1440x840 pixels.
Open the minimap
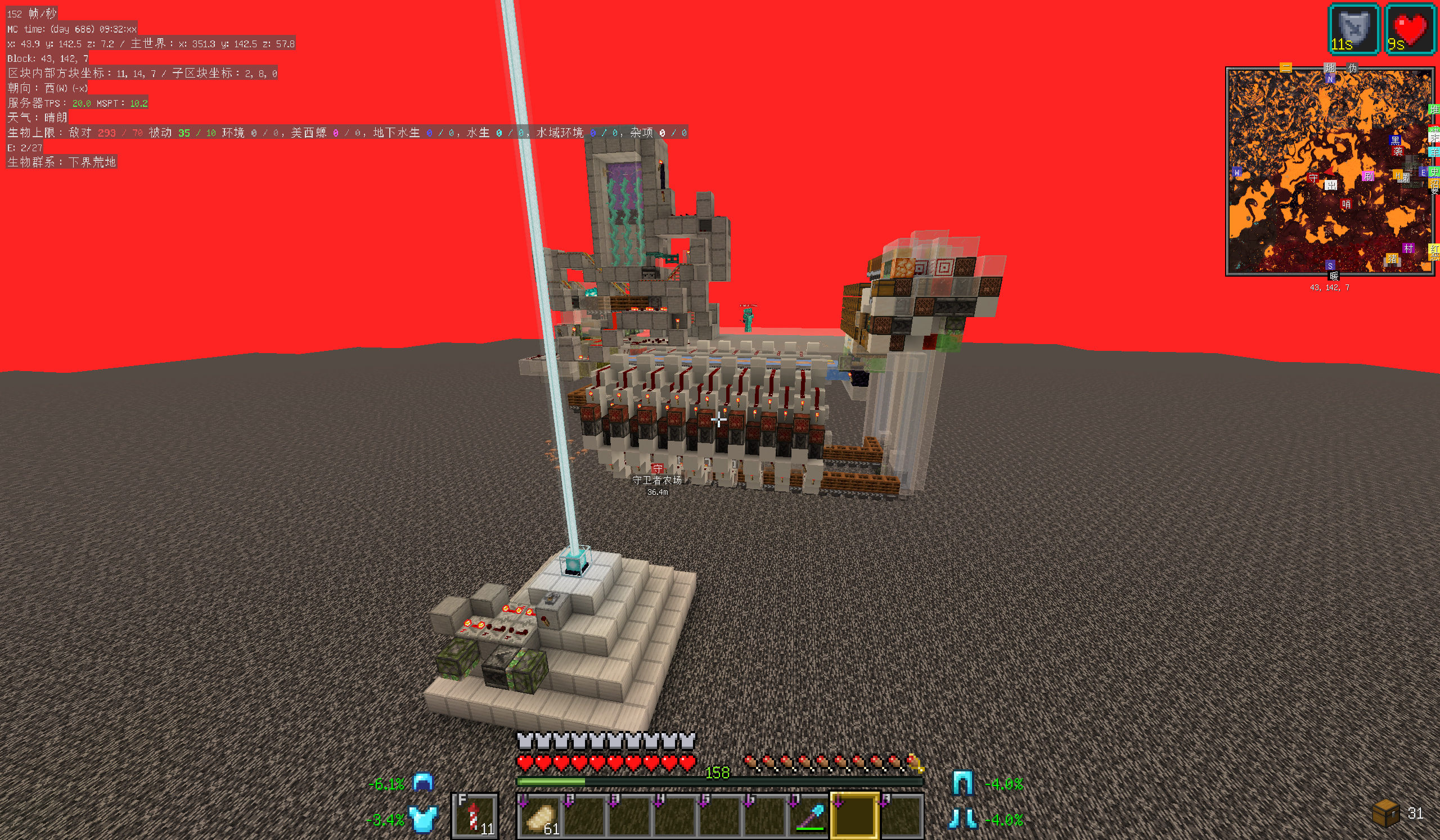(1329, 171)
